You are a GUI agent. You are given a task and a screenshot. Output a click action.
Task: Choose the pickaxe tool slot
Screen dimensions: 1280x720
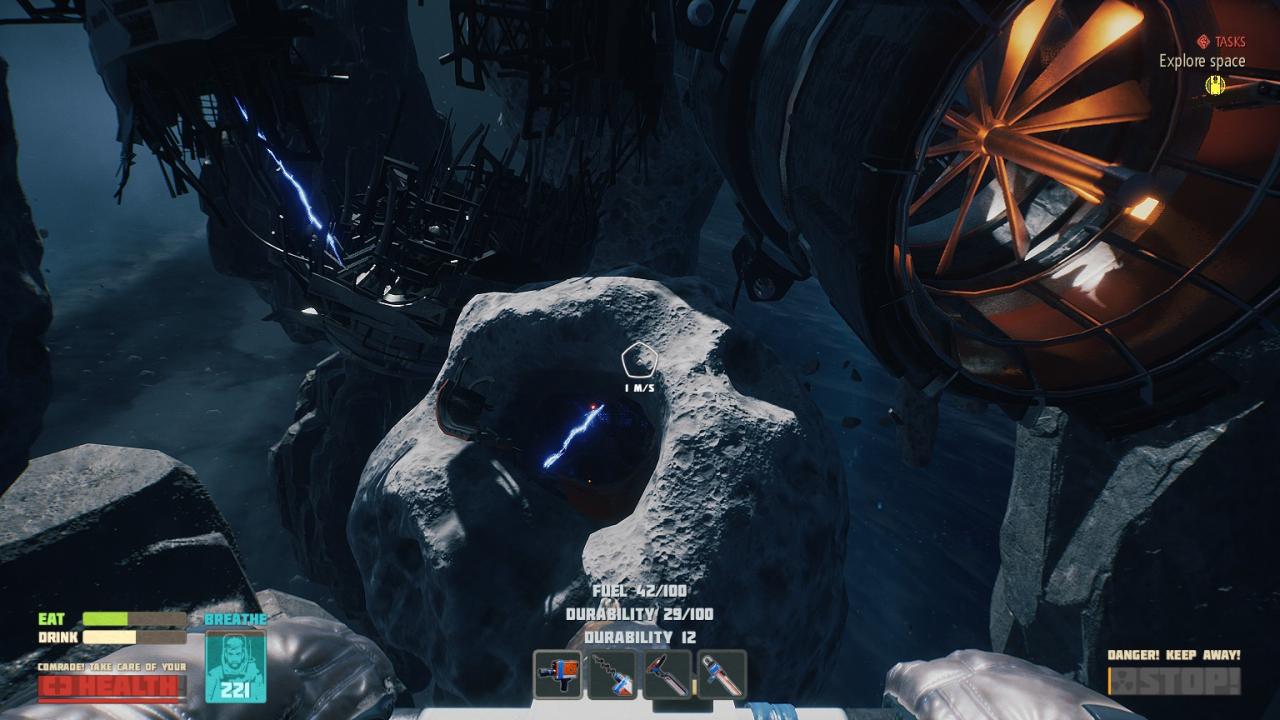pos(667,673)
